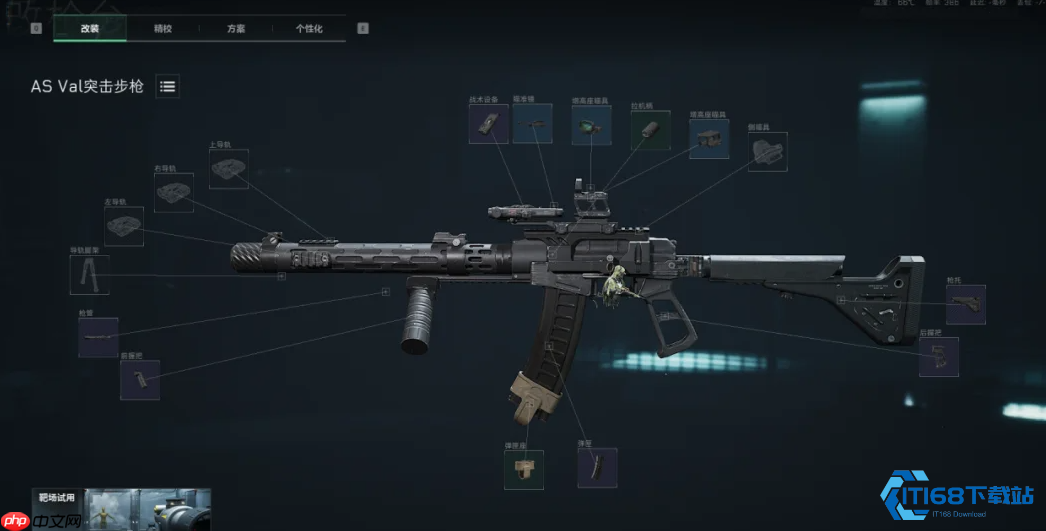This screenshot has height=531, width=1046.
Task: Click the list button beside AS Val突击步枪
Action: coord(168,87)
